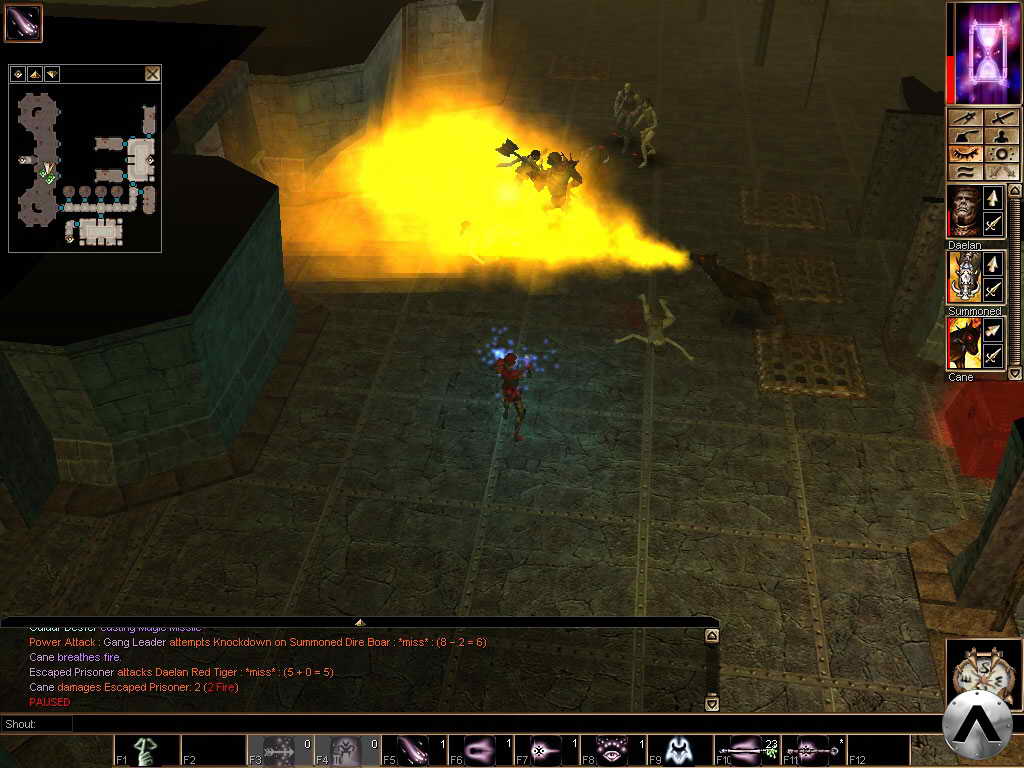Close the minimap panel
The height and width of the screenshot is (768, 1024).
tap(152, 73)
